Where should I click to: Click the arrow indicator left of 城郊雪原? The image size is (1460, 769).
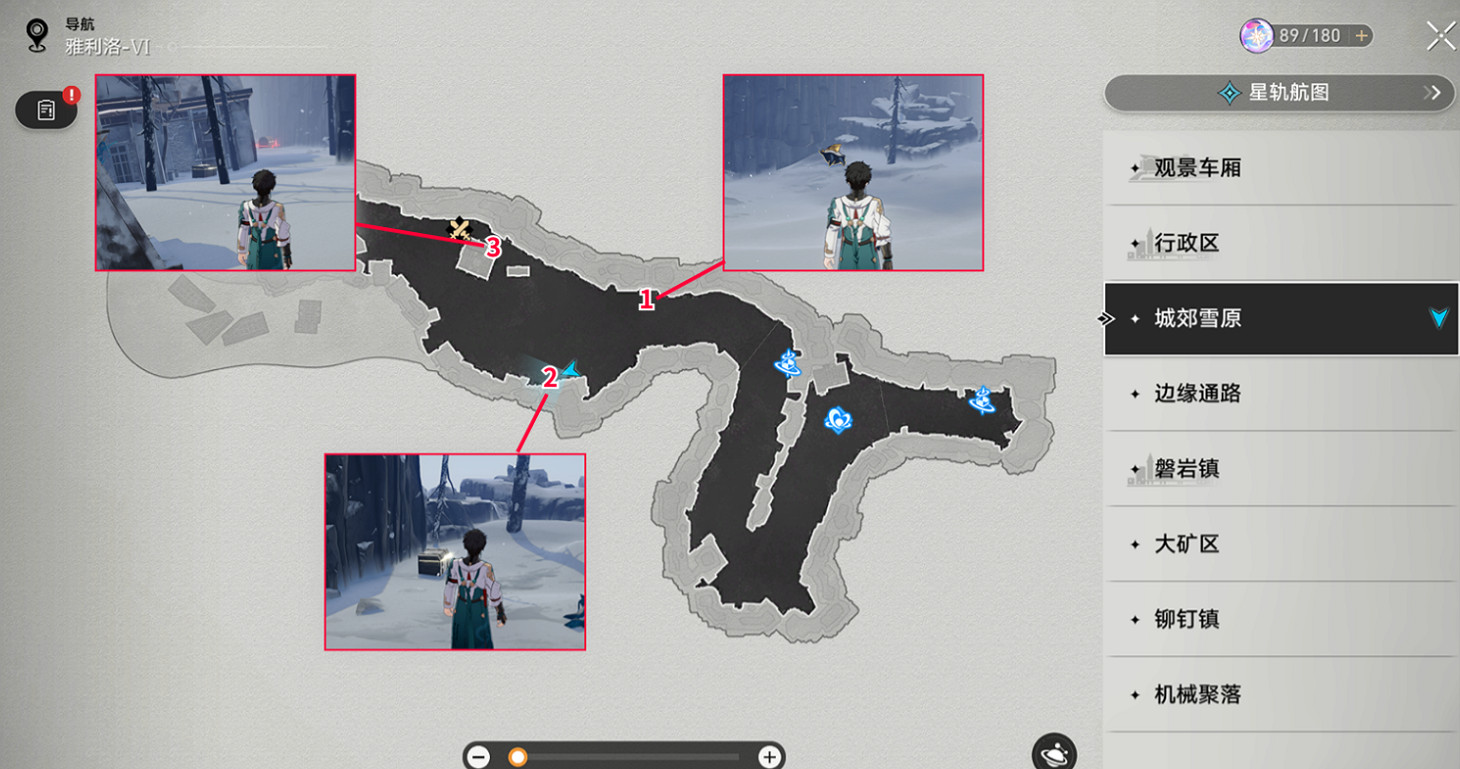pyautogui.click(x=1105, y=318)
